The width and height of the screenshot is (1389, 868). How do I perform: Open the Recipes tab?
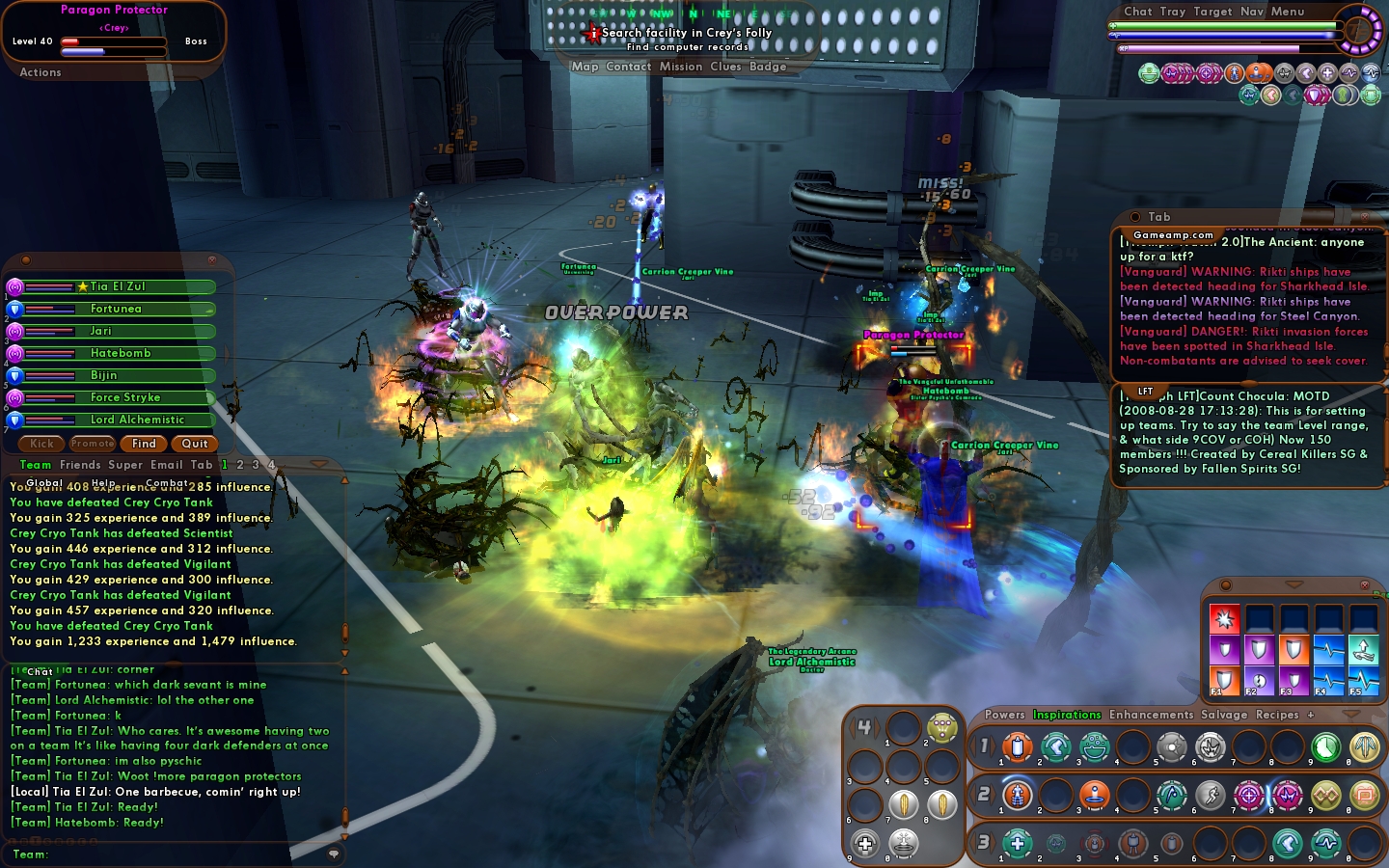(x=1277, y=715)
